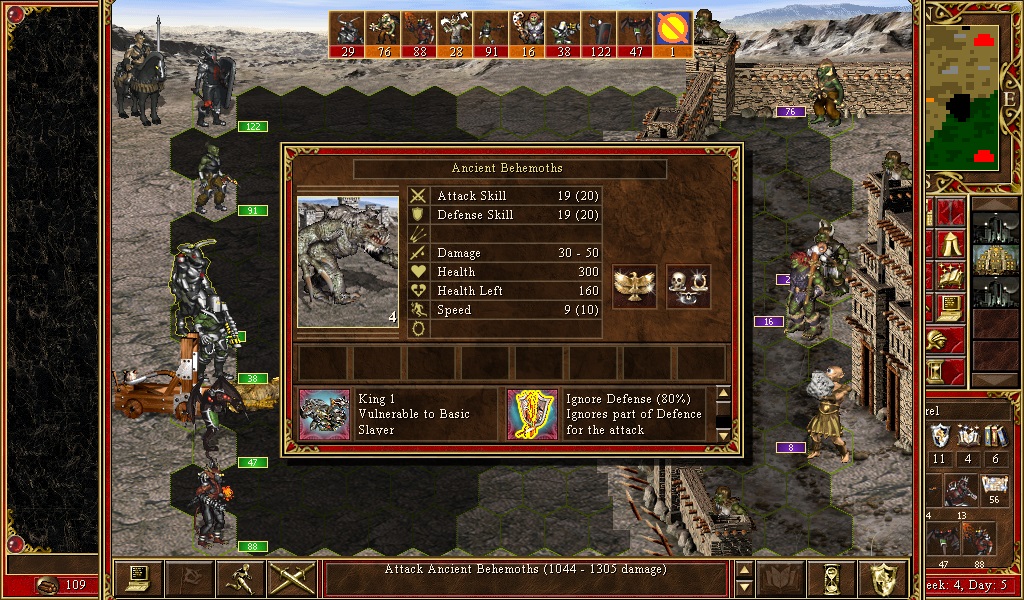Toggle auto-combat with the crossed swords button
This screenshot has height=600, width=1024.
click(x=292, y=578)
